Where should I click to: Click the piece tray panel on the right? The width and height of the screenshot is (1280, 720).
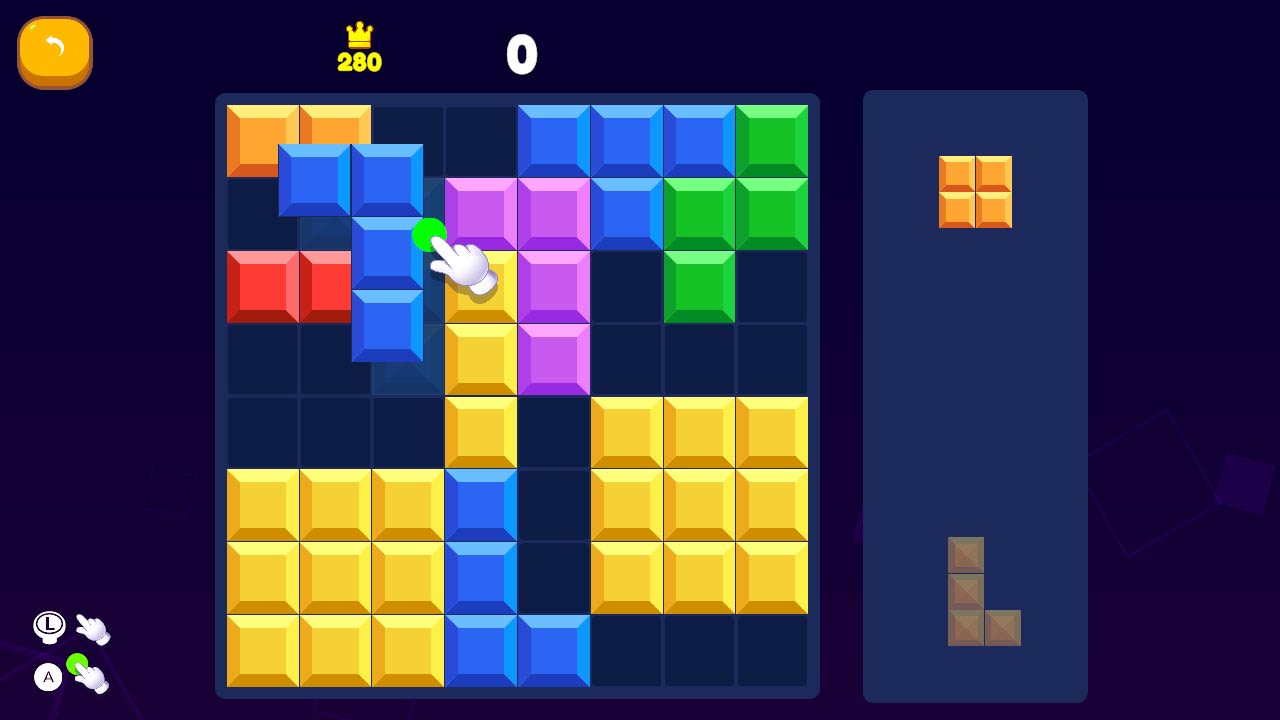point(975,400)
